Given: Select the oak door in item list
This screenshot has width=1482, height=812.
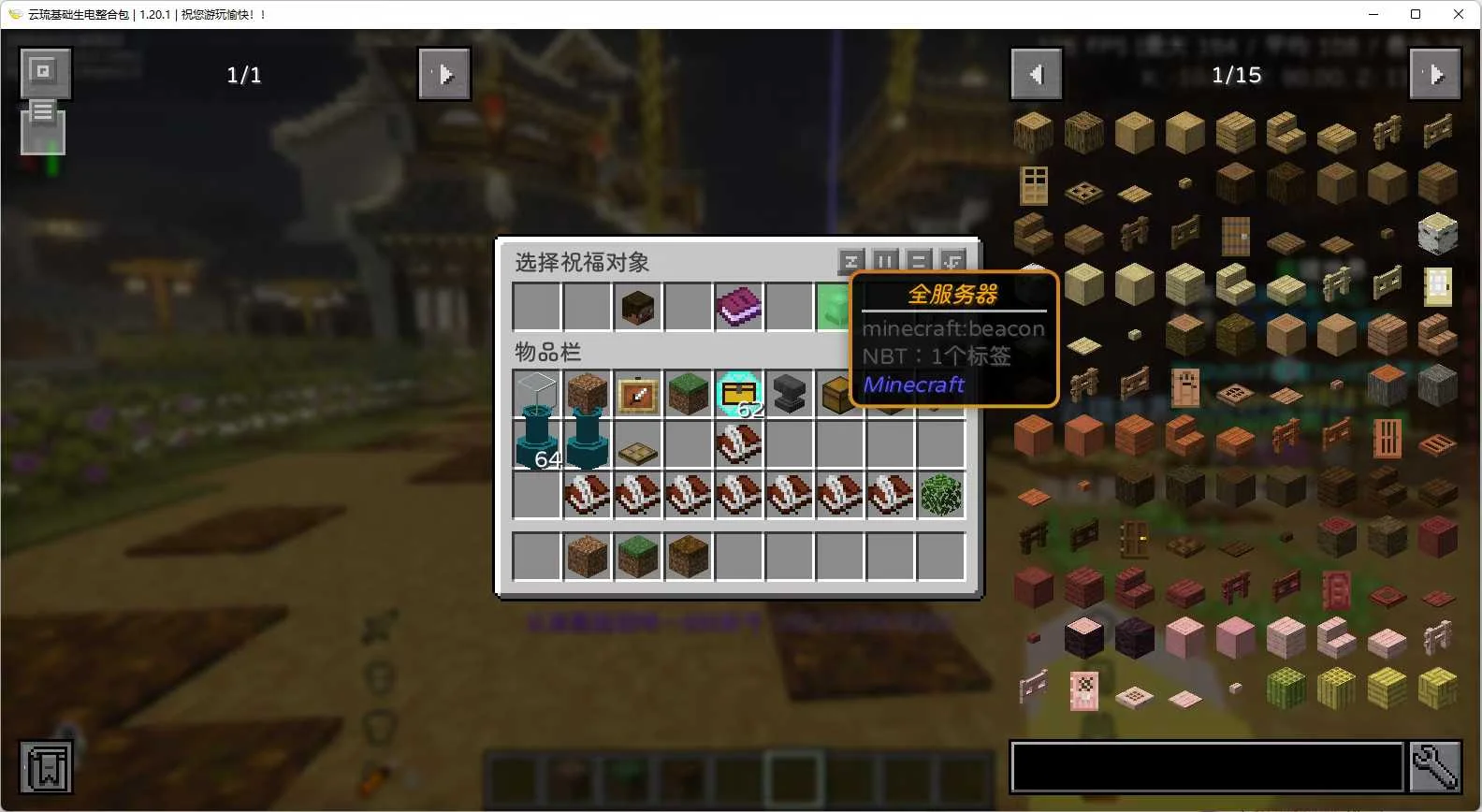Looking at the screenshot, I should tap(1034, 184).
